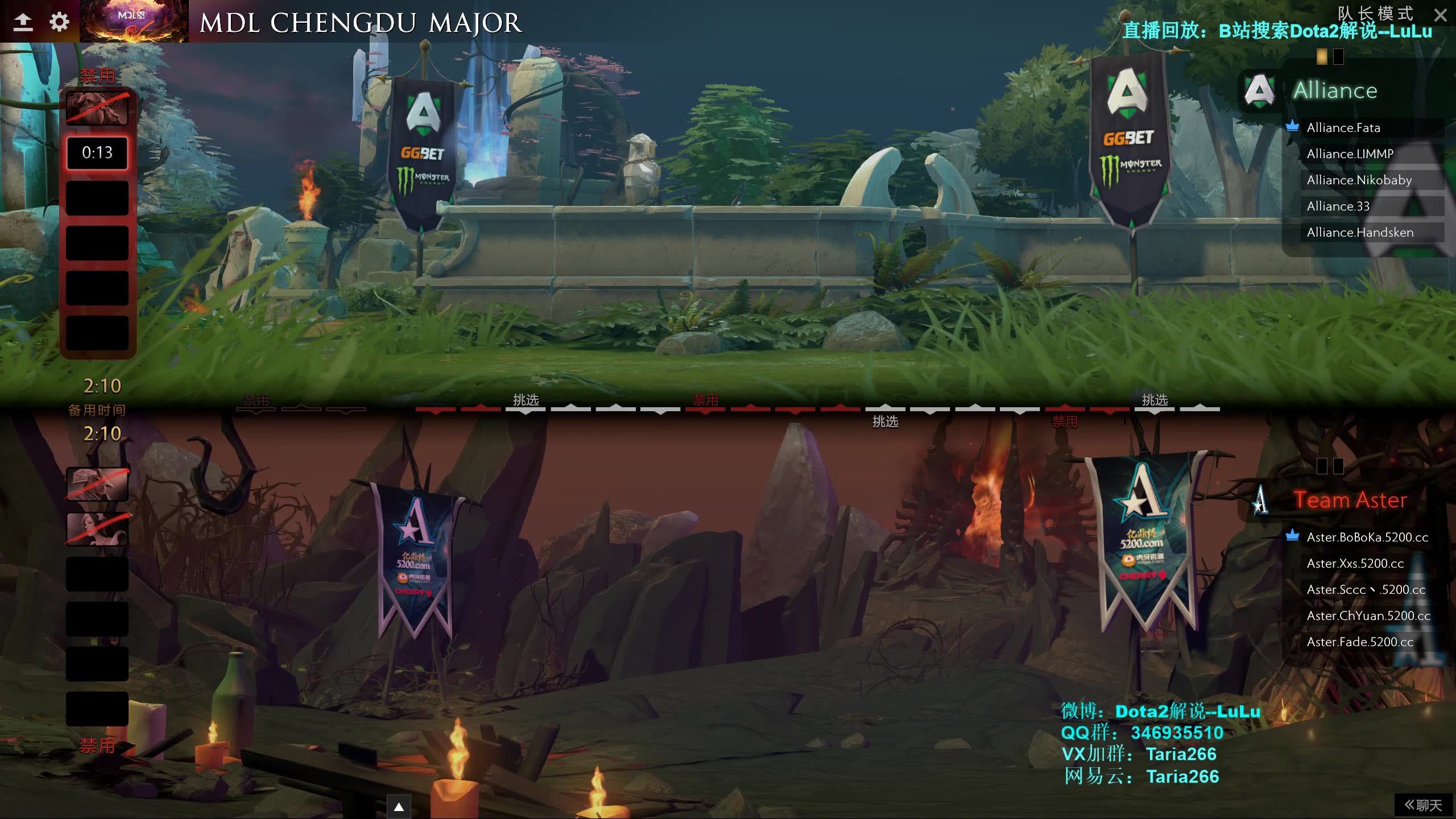
Task: Open the settings gear icon
Action: point(59,22)
